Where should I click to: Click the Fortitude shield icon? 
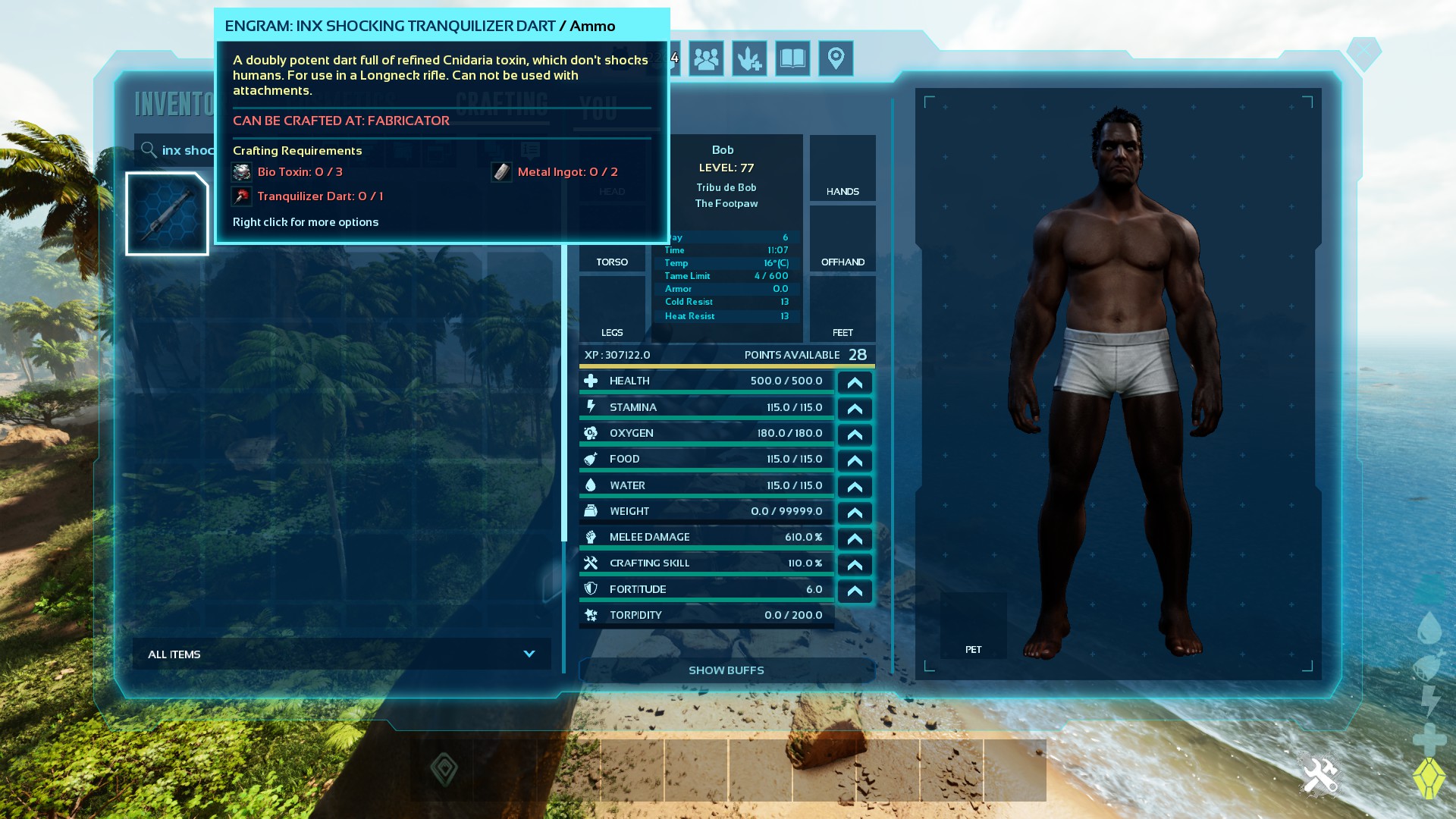(x=592, y=588)
